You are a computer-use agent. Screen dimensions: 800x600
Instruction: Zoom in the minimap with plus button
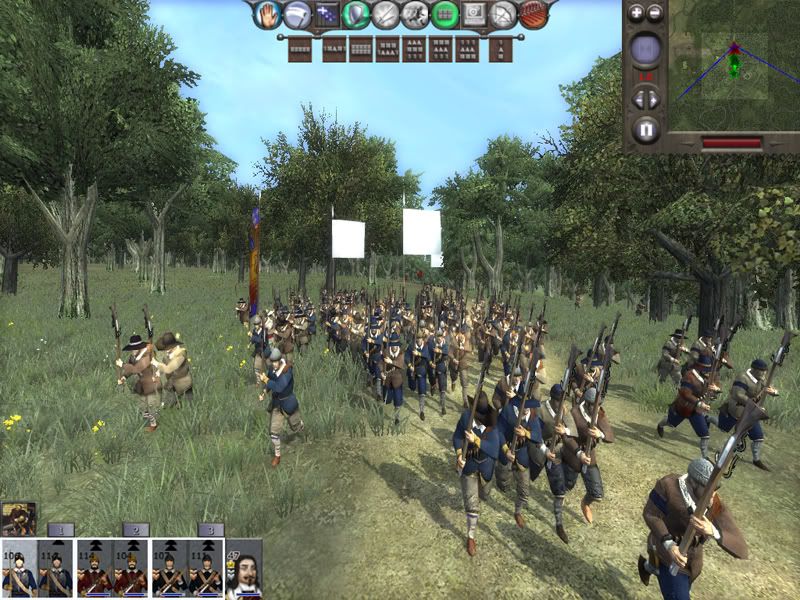click(x=636, y=13)
